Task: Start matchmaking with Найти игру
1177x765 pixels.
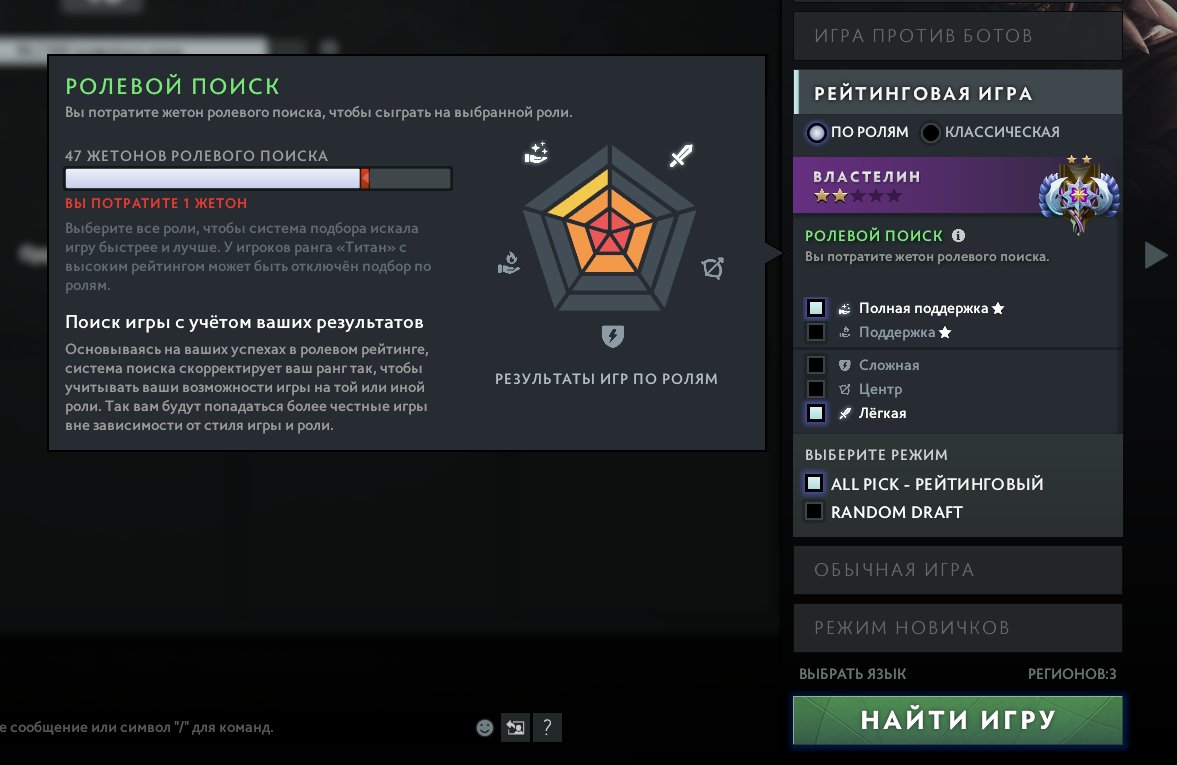Action: 957,720
